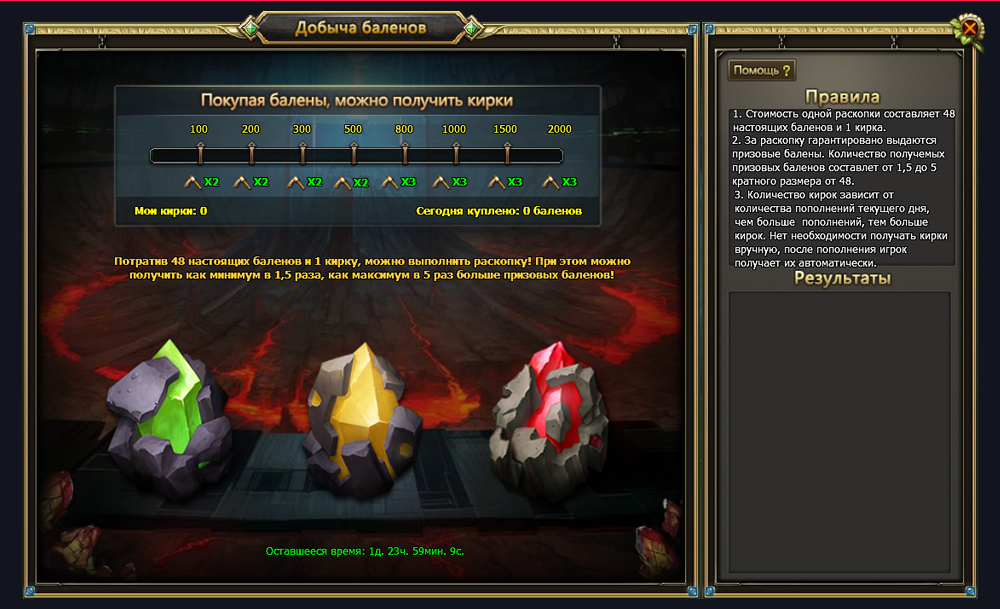Open the Помощь help button
This screenshot has width=1000, height=609.
coord(761,70)
